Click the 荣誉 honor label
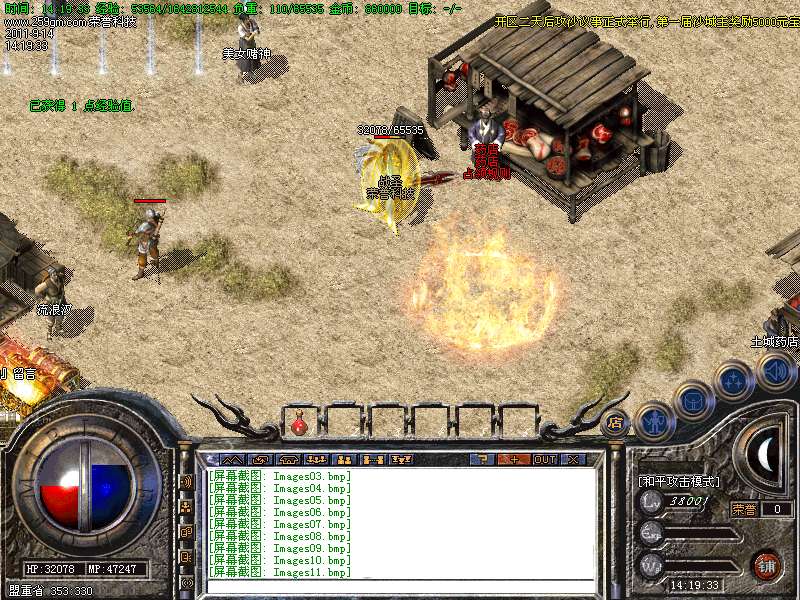The width and height of the screenshot is (800, 600). [x=743, y=509]
